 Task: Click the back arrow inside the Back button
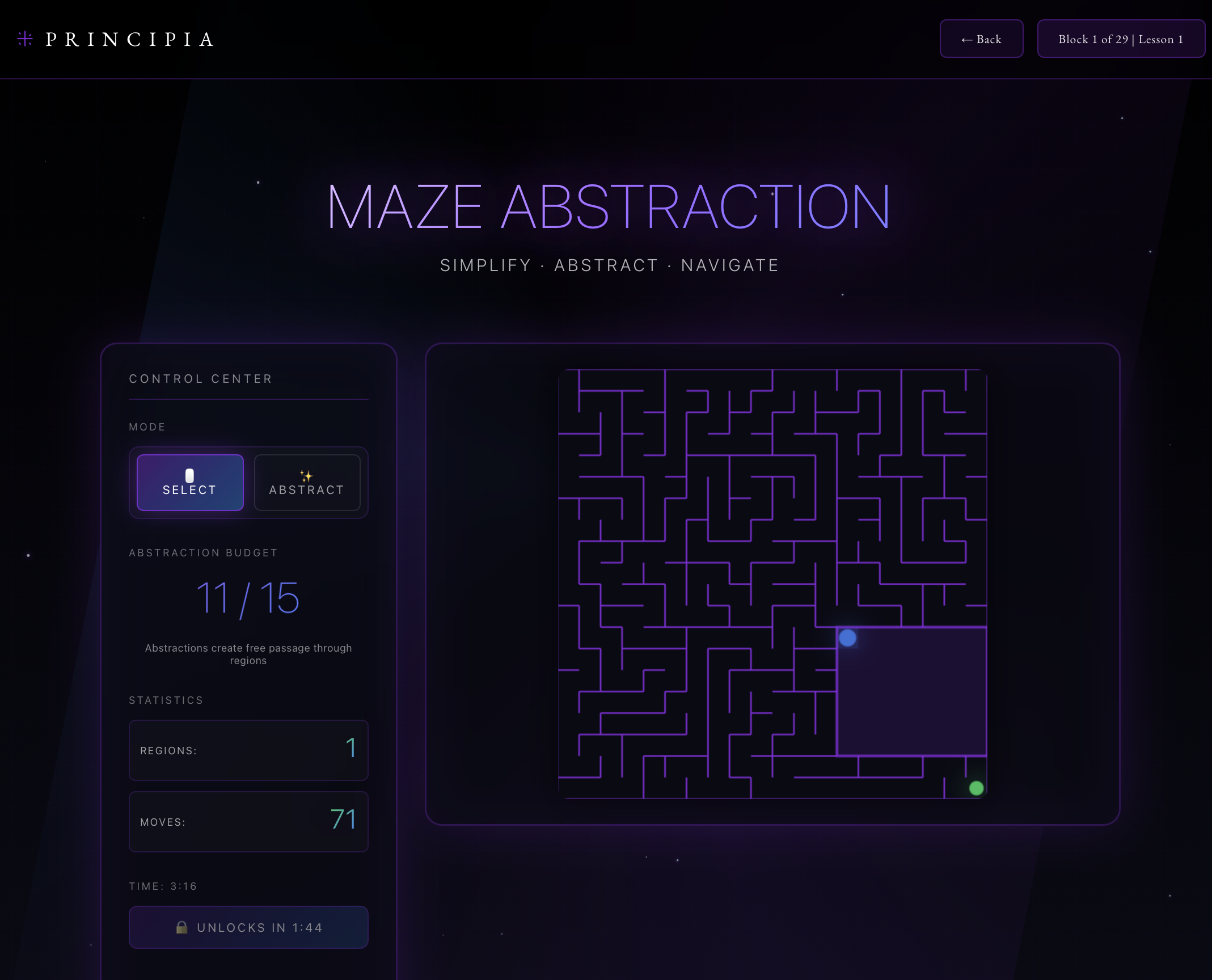[x=968, y=39]
